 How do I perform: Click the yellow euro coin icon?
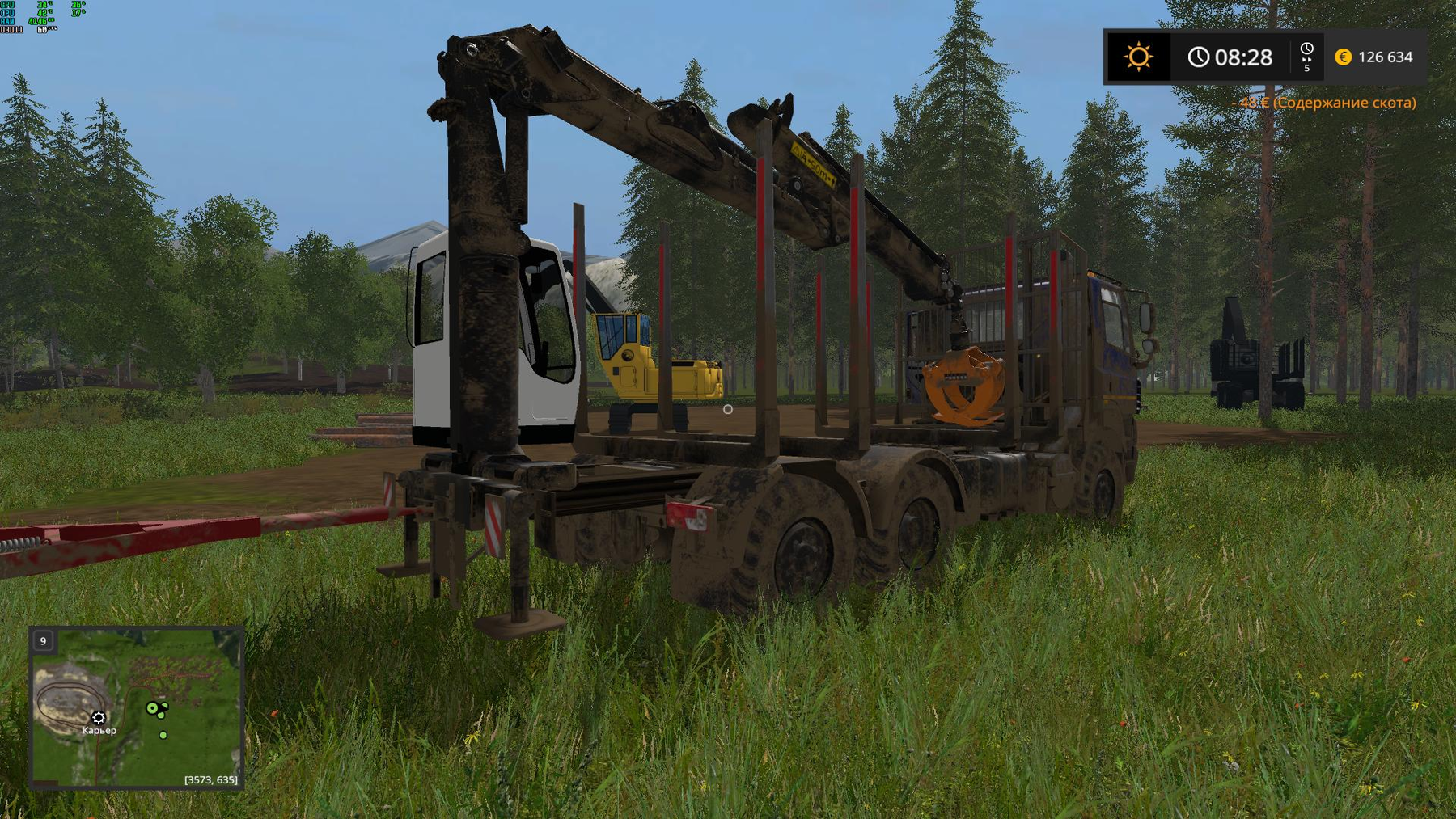tap(1343, 57)
